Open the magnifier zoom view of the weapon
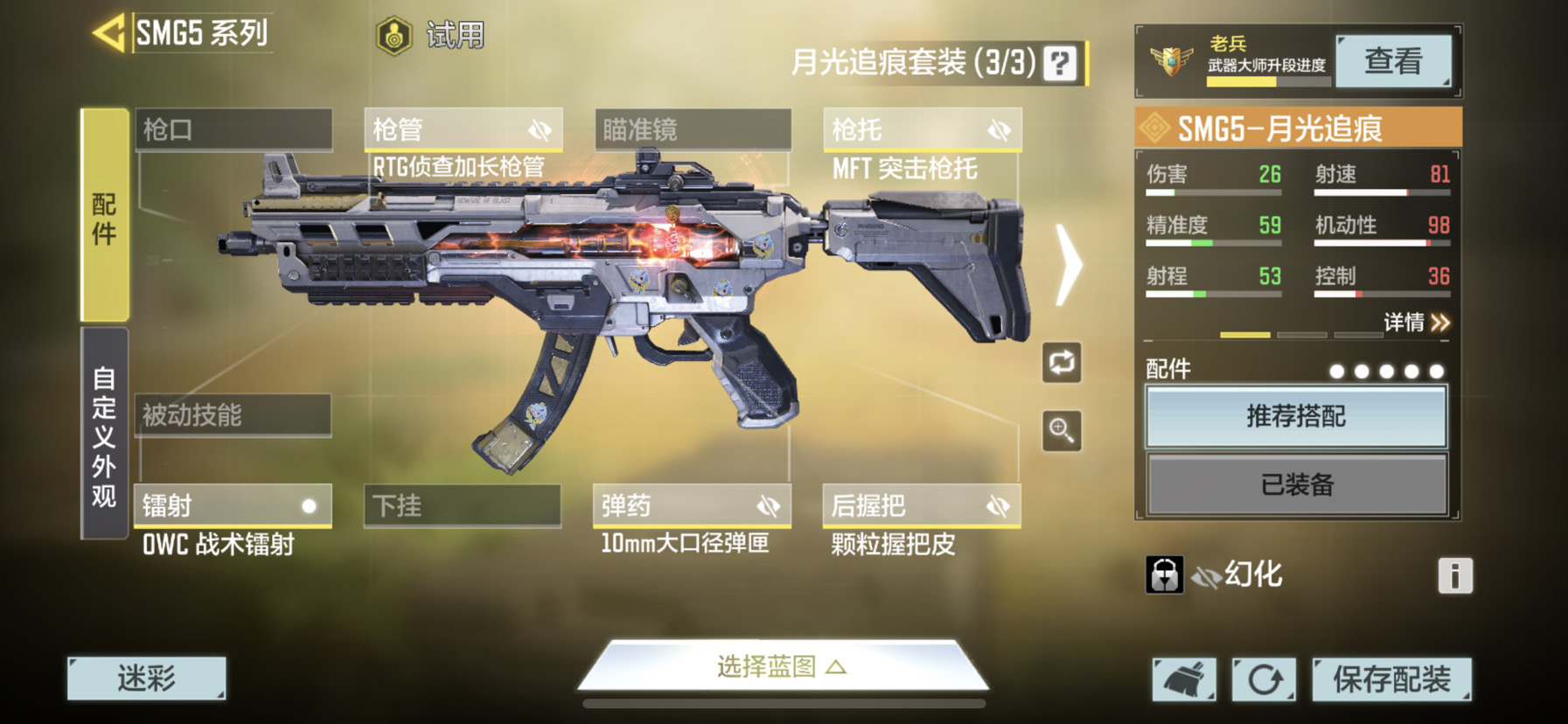Image resolution: width=1568 pixels, height=724 pixels. pos(1062,431)
